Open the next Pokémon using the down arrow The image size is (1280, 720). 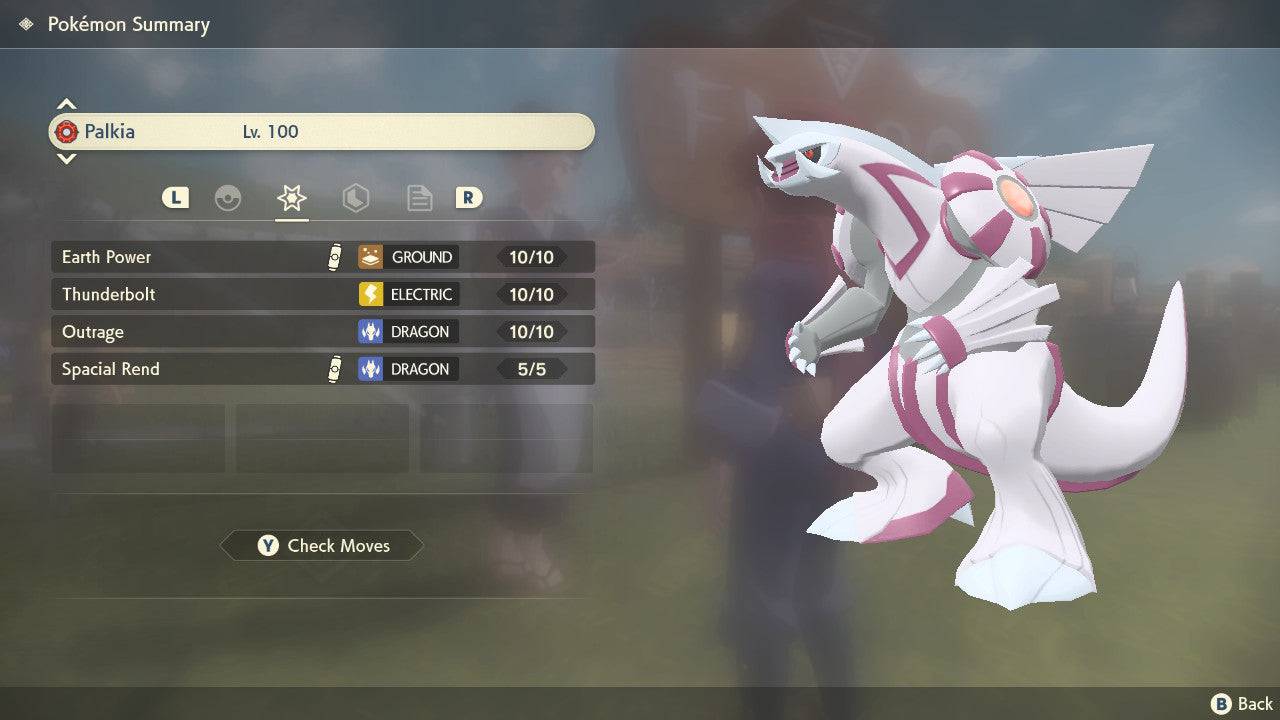66,159
